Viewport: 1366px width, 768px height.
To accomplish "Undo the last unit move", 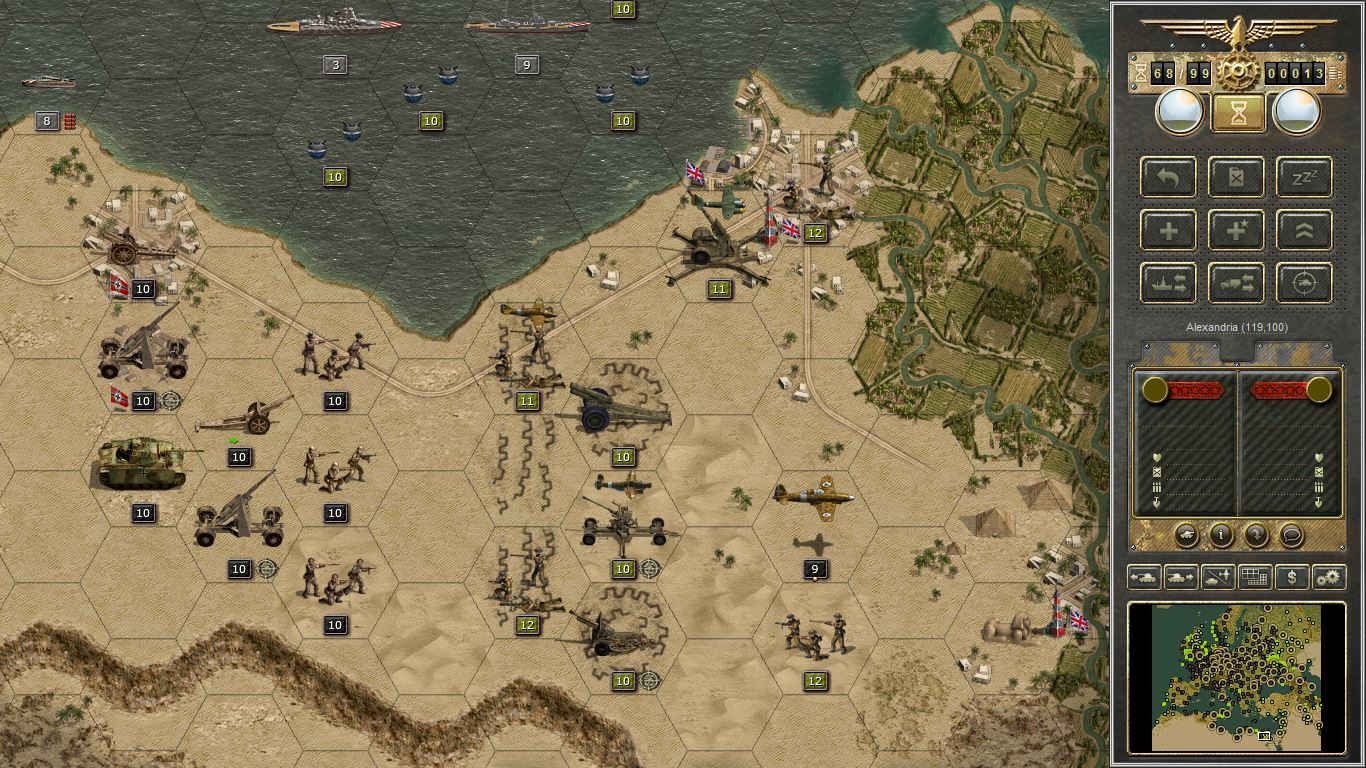I will (1168, 177).
